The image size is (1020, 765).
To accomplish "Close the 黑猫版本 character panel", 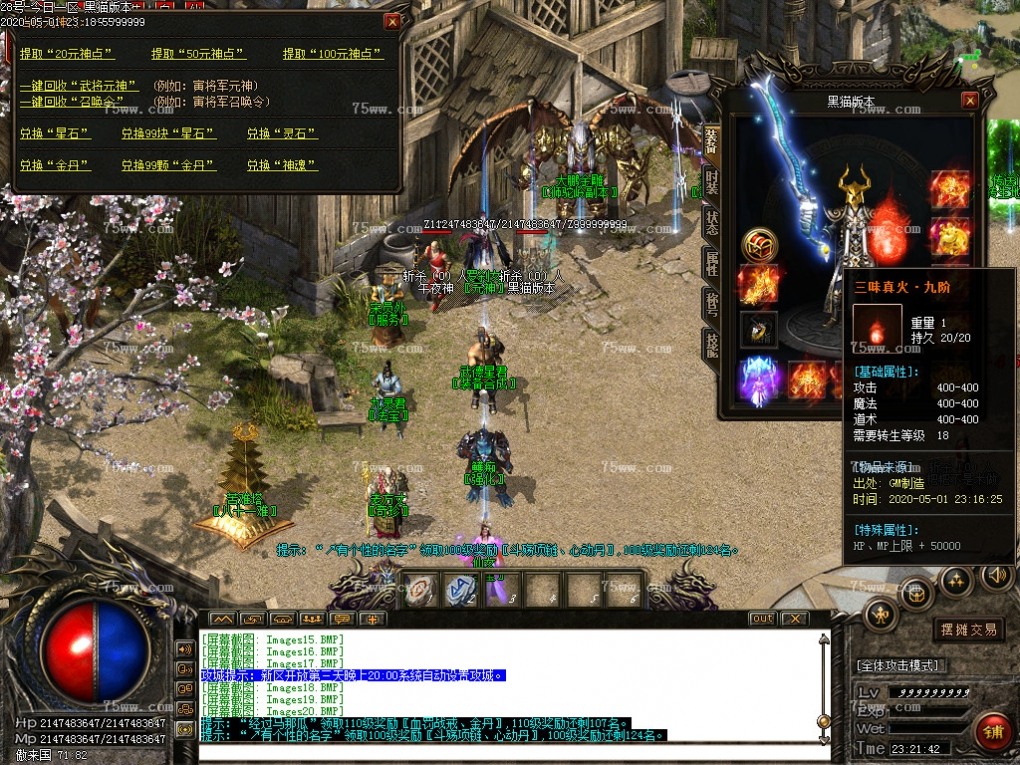I will [x=969, y=101].
